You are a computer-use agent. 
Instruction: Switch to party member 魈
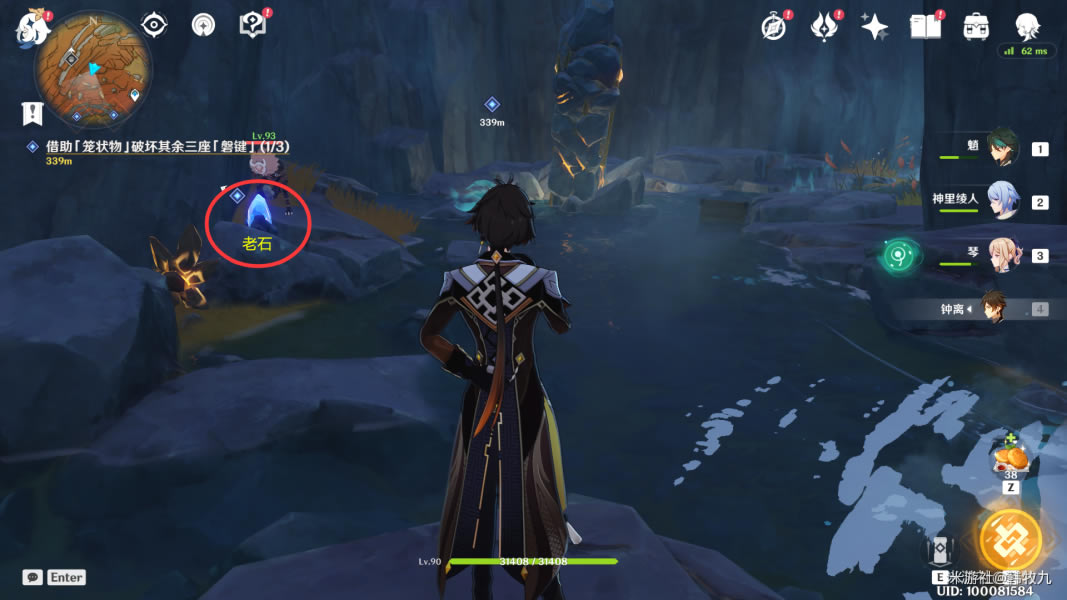(x=1003, y=148)
